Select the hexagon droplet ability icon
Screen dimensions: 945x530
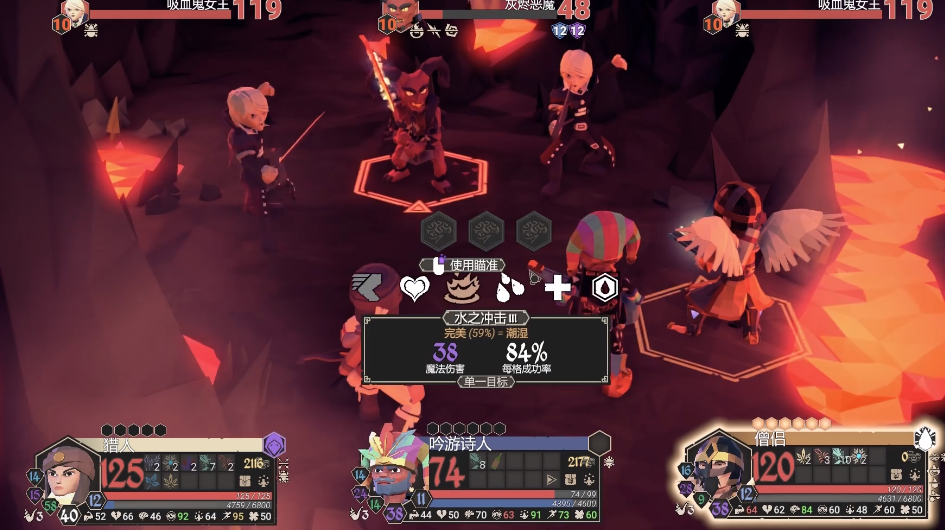(604, 288)
